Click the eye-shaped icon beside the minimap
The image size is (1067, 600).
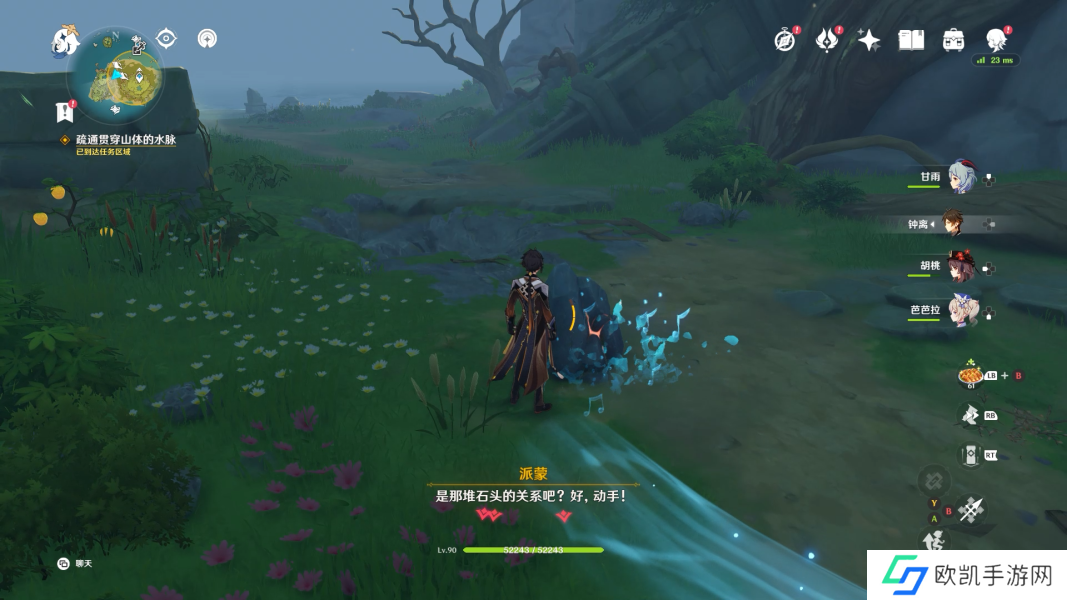(x=166, y=39)
